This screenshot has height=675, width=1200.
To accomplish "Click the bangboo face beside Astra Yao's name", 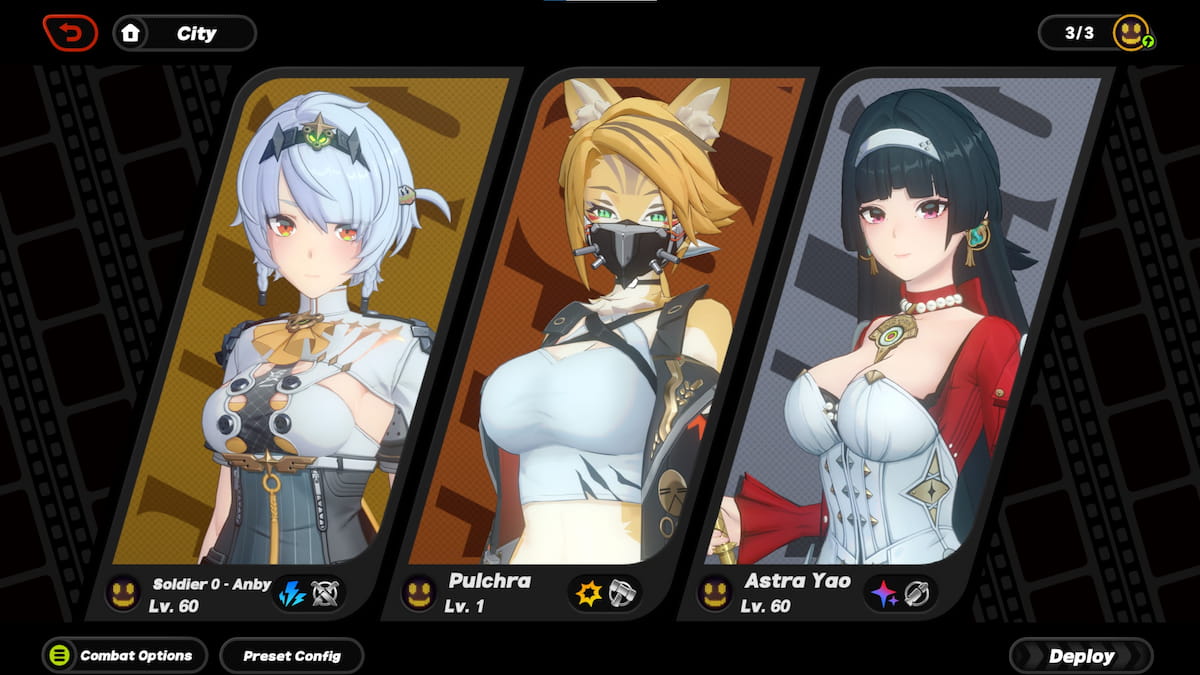I will click(x=714, y=593).
